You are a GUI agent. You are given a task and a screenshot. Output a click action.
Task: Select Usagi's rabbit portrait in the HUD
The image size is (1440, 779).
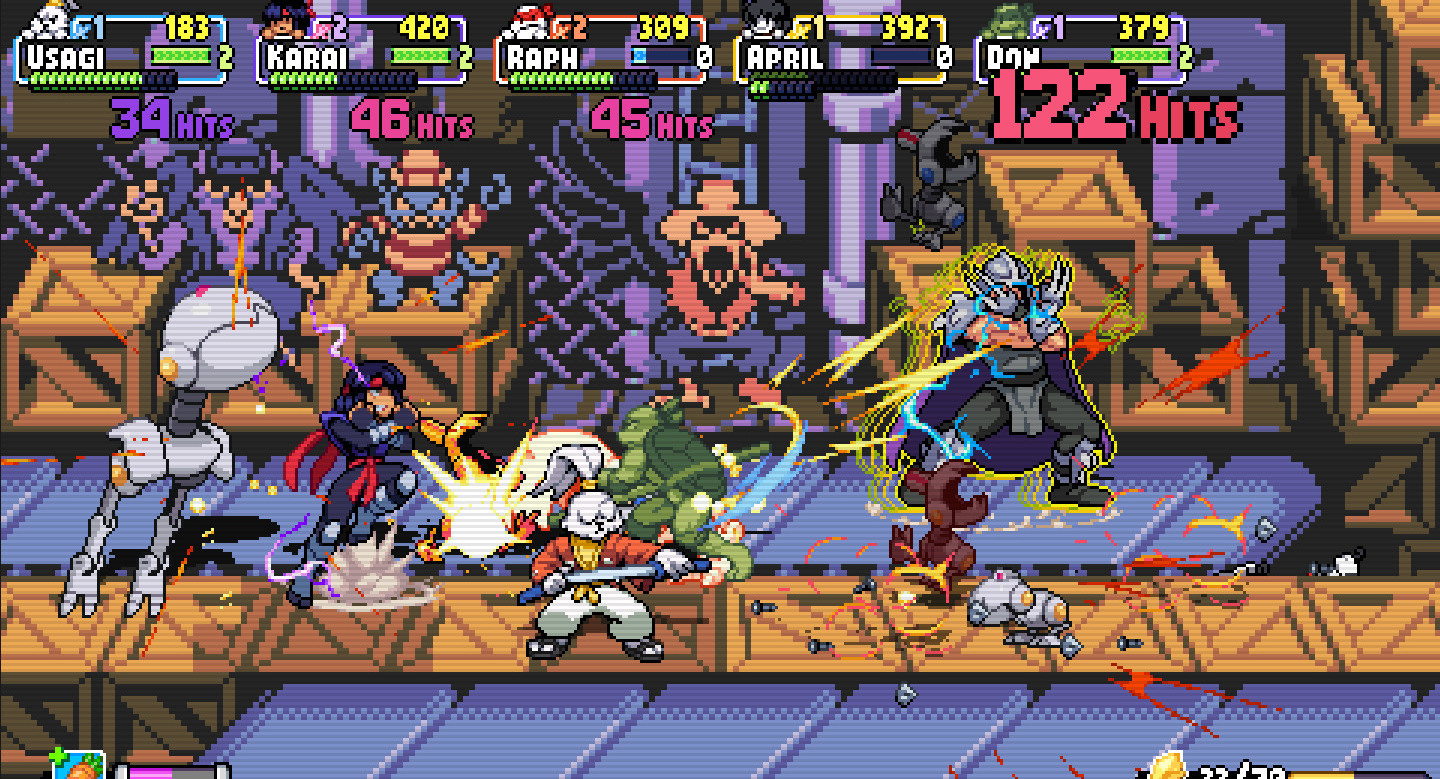pos(48,20)
